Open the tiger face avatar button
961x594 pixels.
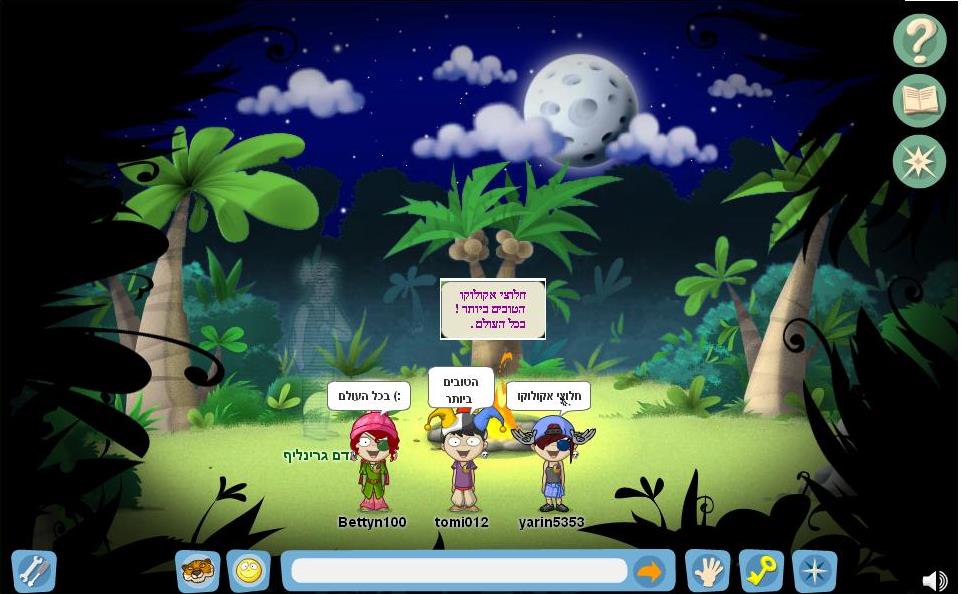(x=197, y=571)
